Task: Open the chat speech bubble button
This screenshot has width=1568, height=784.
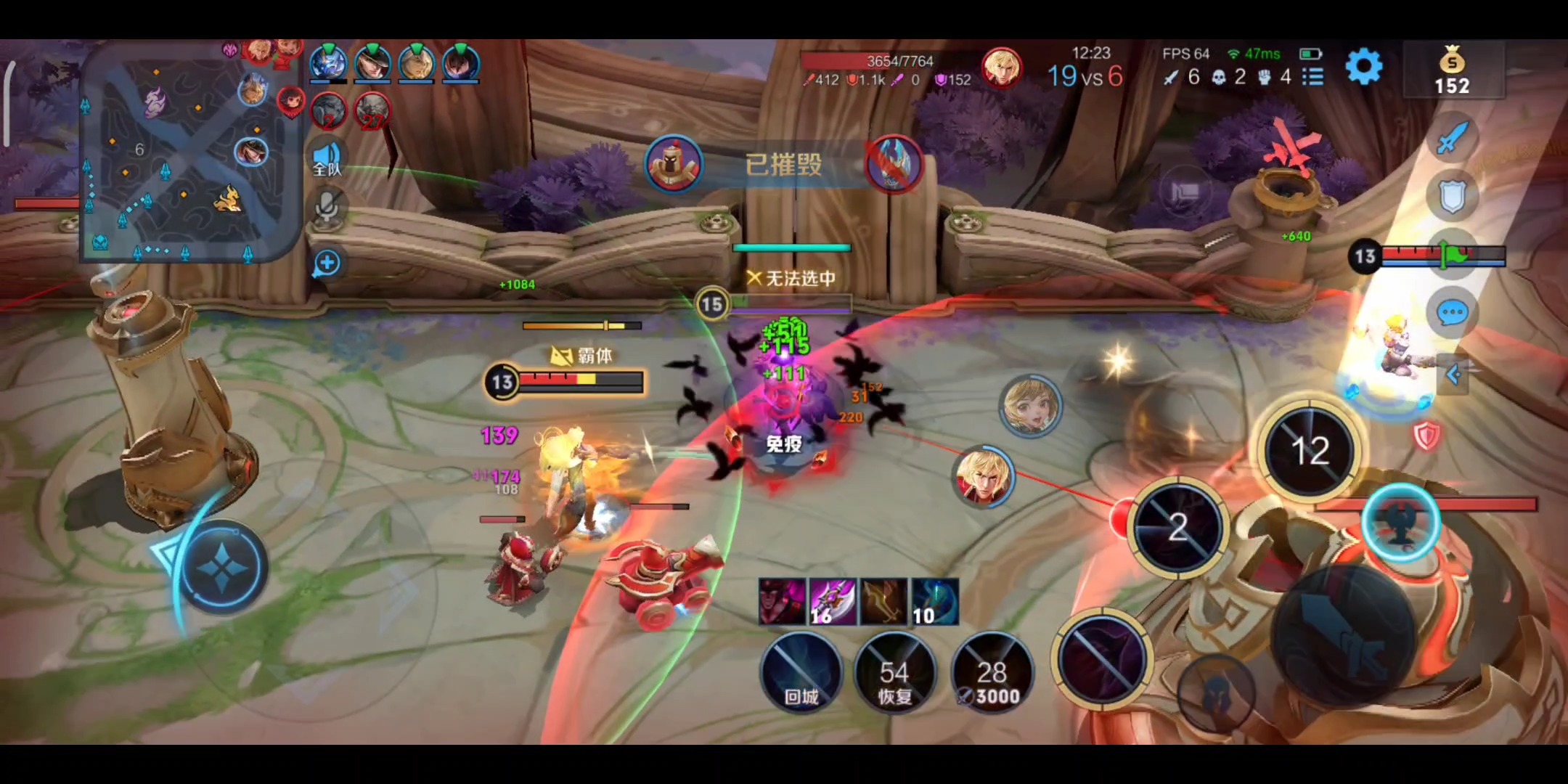Action: [x=1452, y=313]
